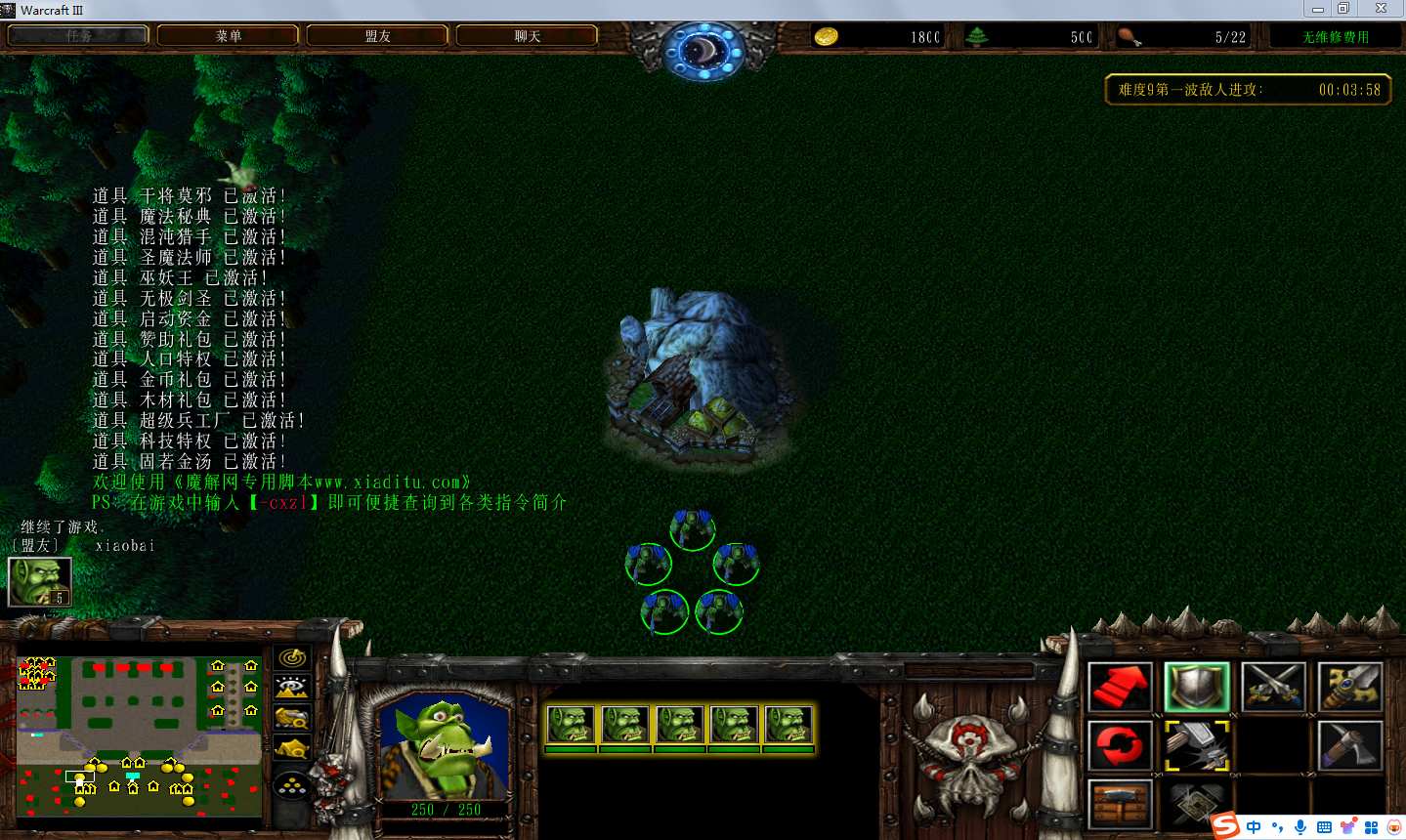Open the Build Structure menu with the chest icon
This screenshot has height=840, width=1406.
coord(1120,805)
